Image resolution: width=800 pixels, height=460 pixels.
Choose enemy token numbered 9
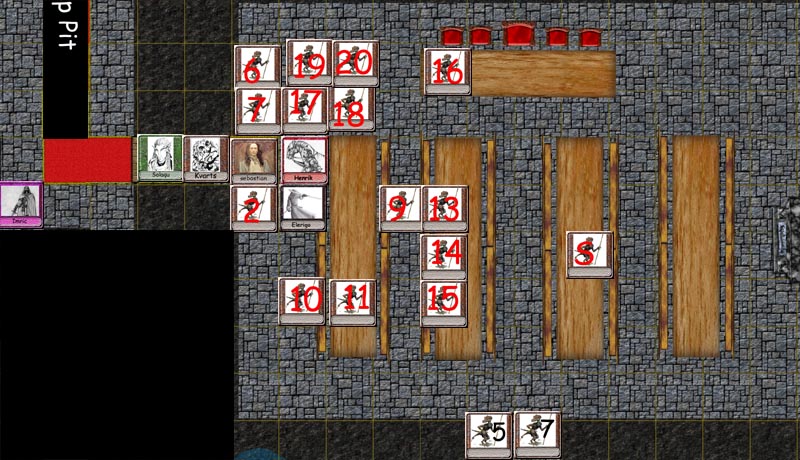click(400, 207)
